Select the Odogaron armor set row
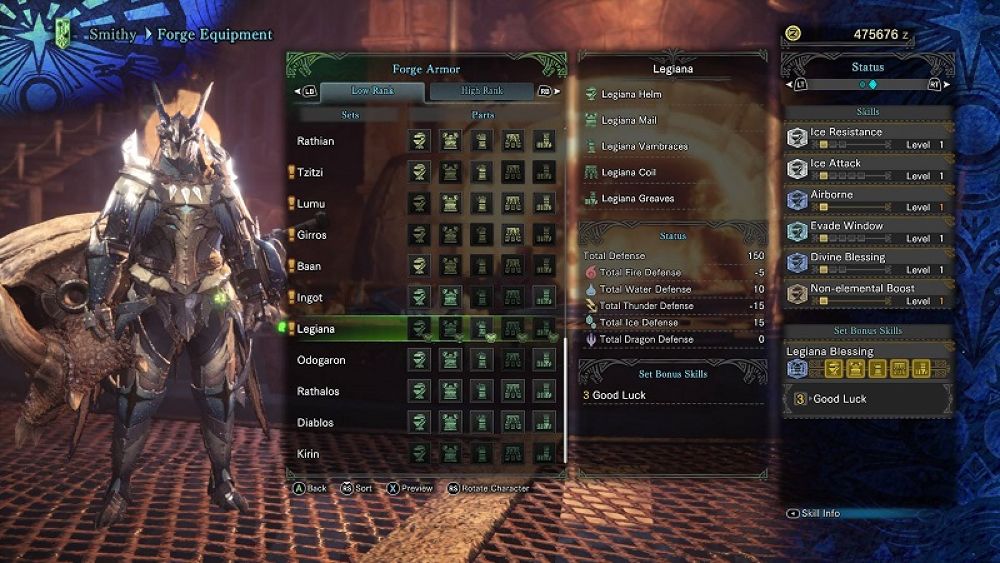 pyautogui.click(x=320, y=360)
